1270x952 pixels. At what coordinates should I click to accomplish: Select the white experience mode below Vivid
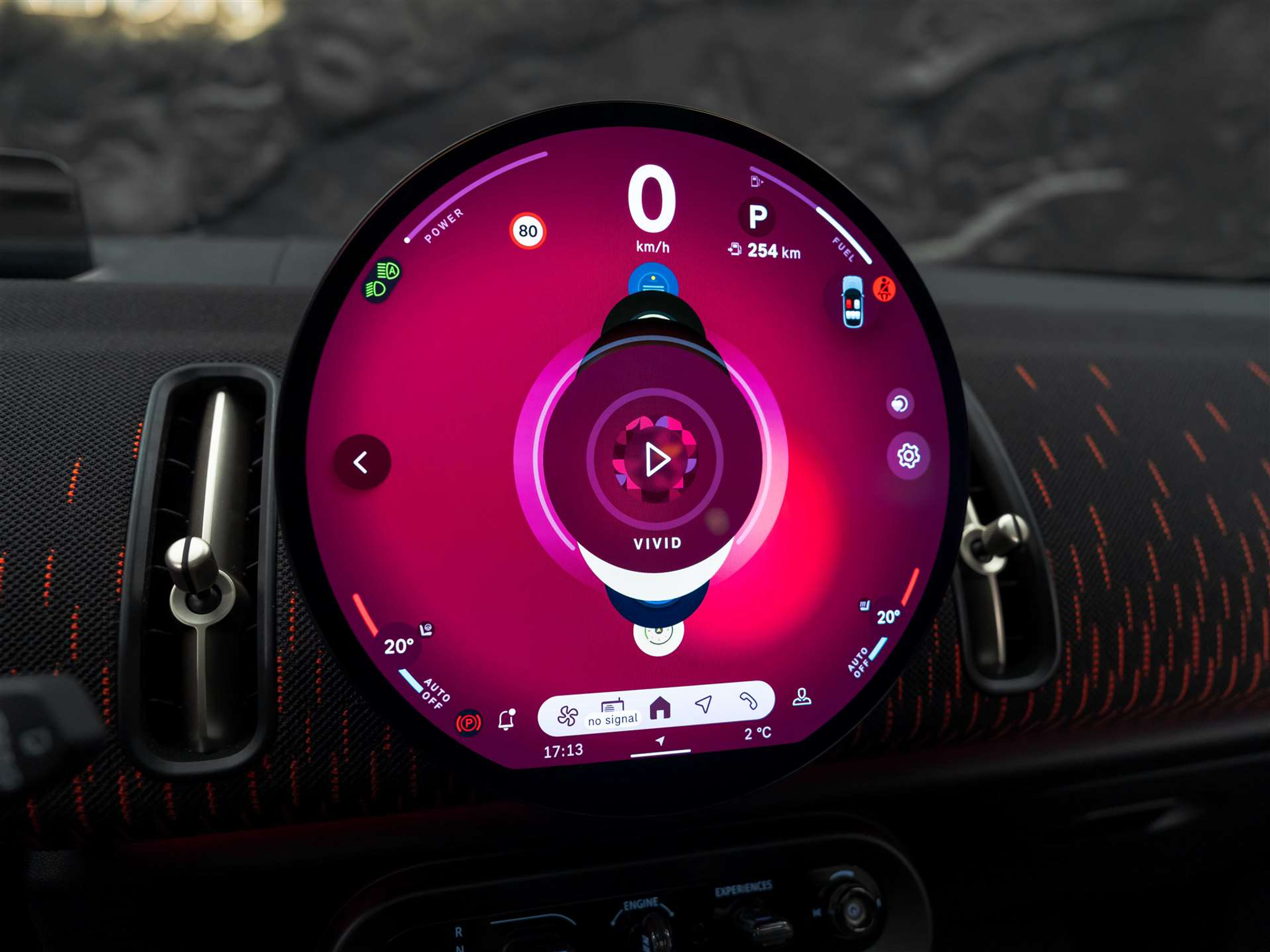[658, 633]
